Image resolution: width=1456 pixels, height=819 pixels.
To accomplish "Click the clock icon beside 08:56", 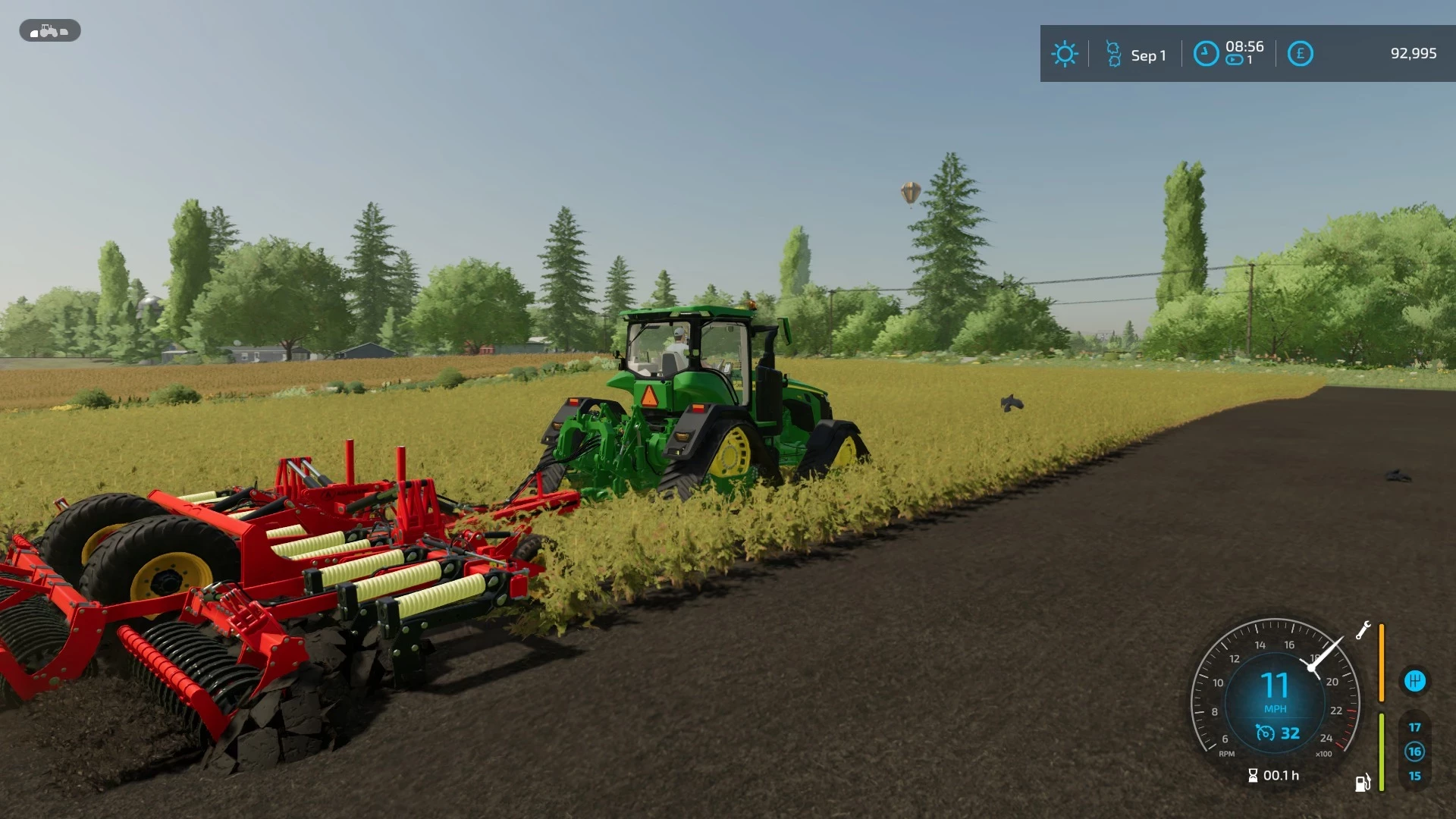I will click(x=1207, y=54).
